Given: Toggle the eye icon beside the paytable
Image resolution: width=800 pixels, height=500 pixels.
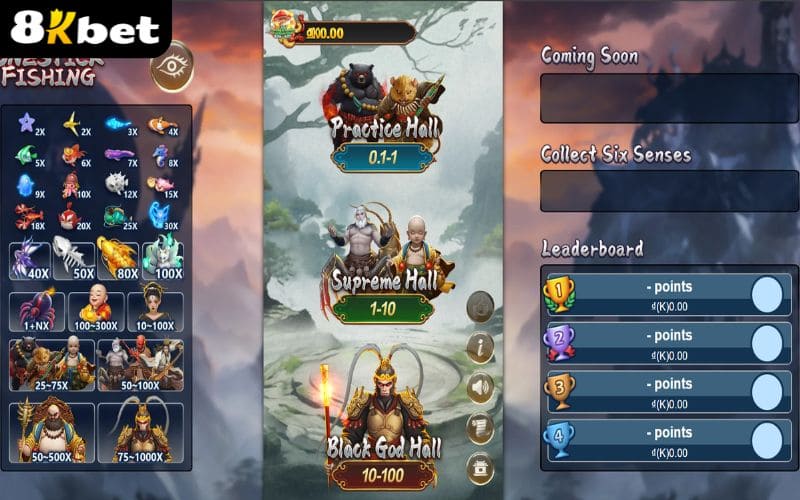Looking at the screenshot, I should 171,66.
